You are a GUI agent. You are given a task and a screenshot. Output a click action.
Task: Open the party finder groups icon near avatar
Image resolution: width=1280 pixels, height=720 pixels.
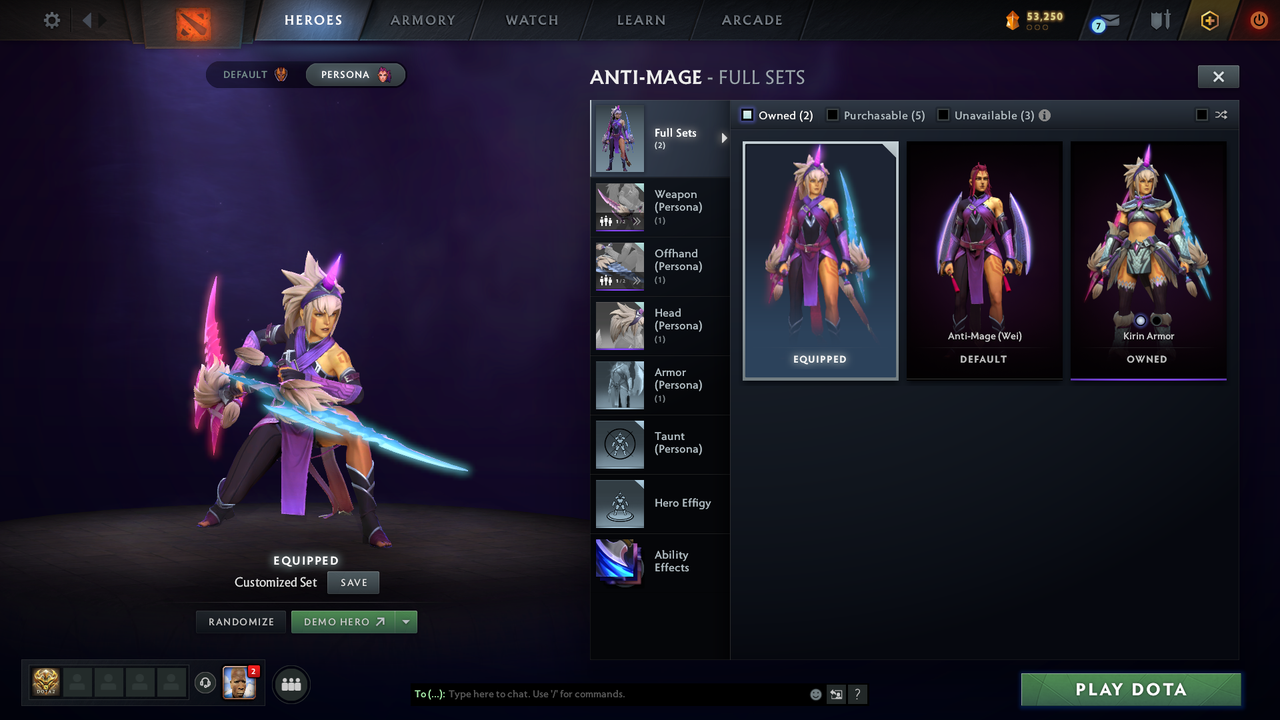pos(290,684)
